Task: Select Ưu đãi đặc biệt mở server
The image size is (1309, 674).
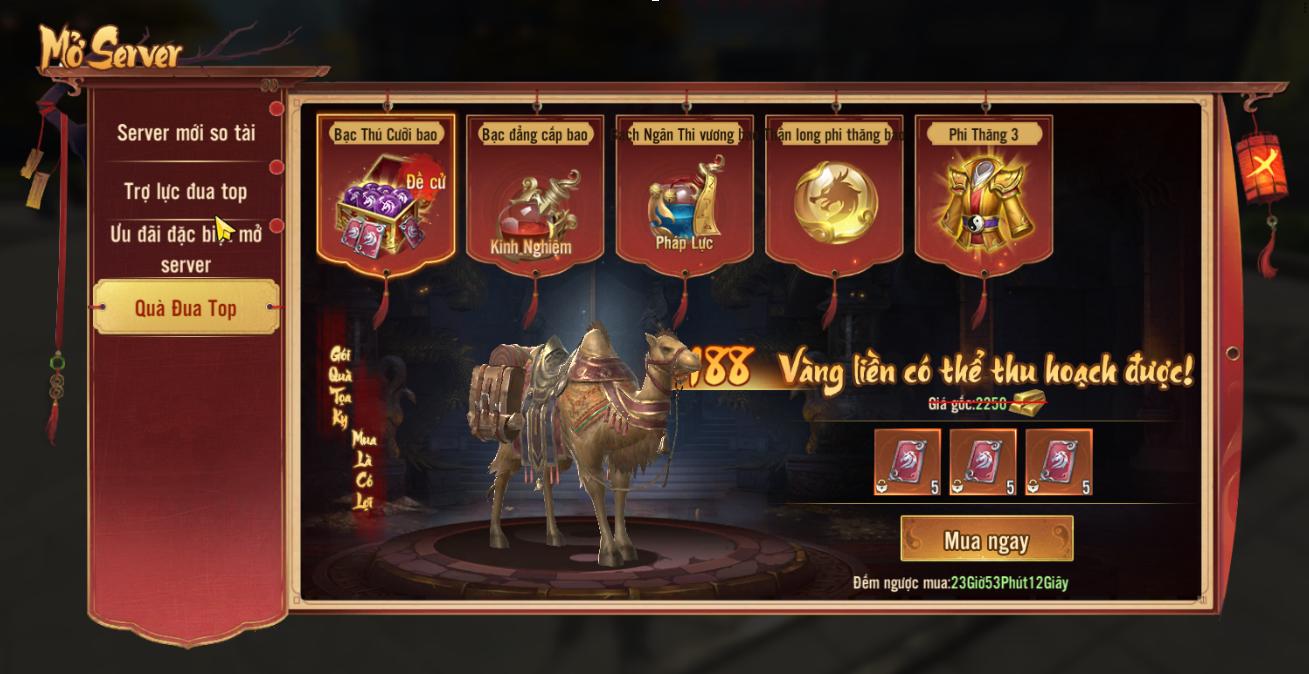Action: click(186, 248)
